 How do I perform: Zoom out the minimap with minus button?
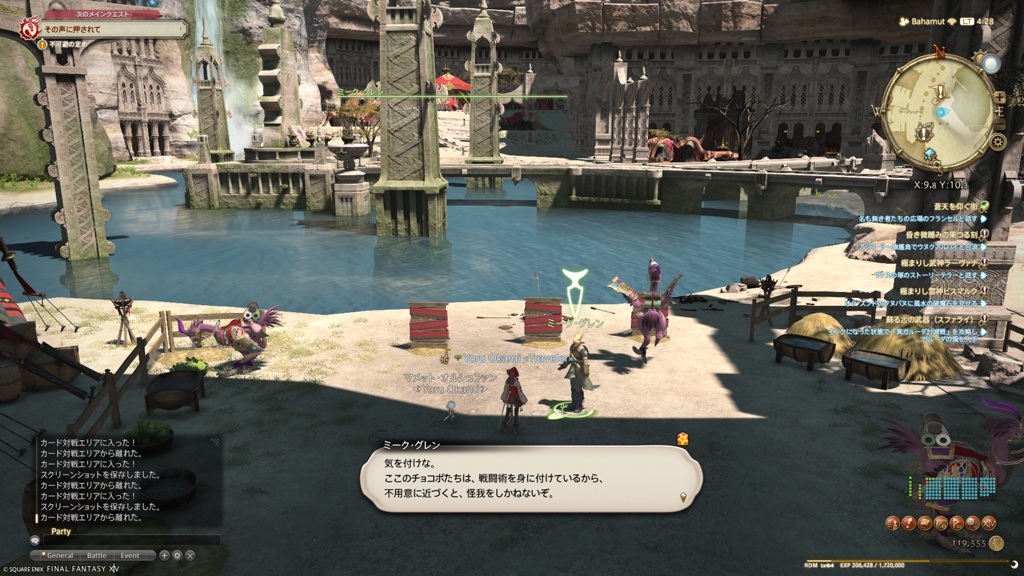(x=999, y=120)
